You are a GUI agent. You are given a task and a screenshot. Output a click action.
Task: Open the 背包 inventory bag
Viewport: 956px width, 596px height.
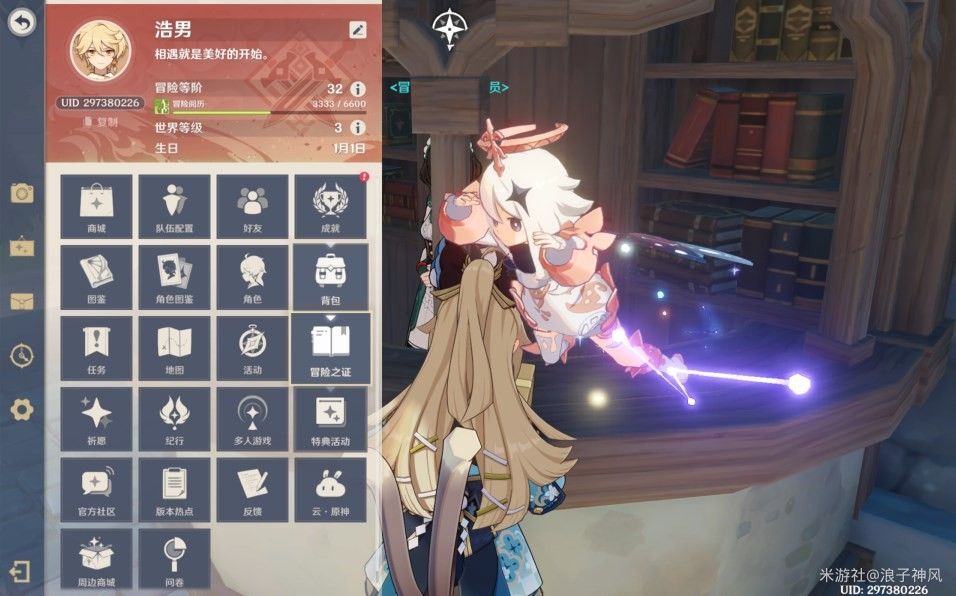(x=330, y=276)
